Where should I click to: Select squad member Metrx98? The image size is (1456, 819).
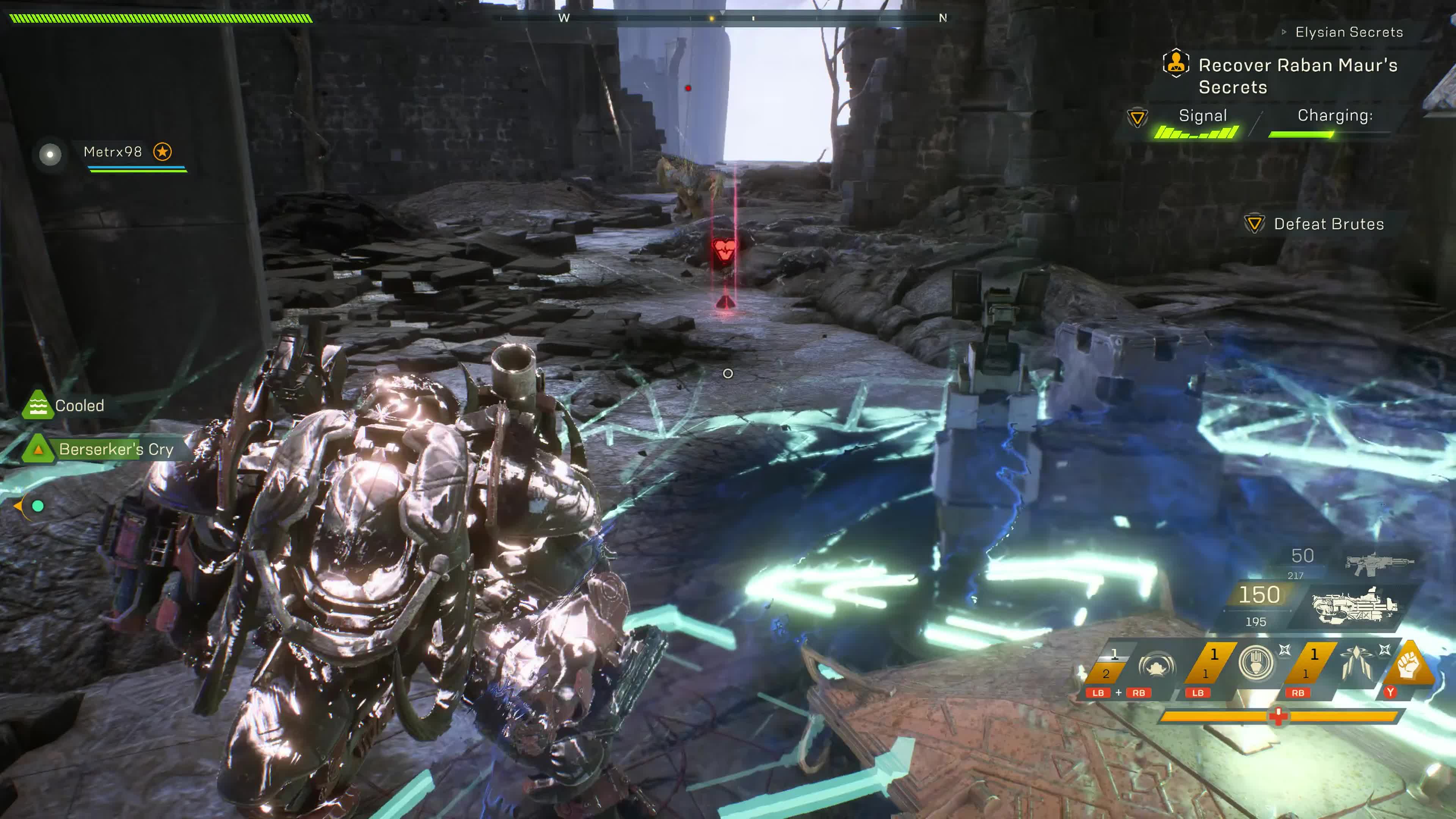pyautogui.click(x=113, y=152)
